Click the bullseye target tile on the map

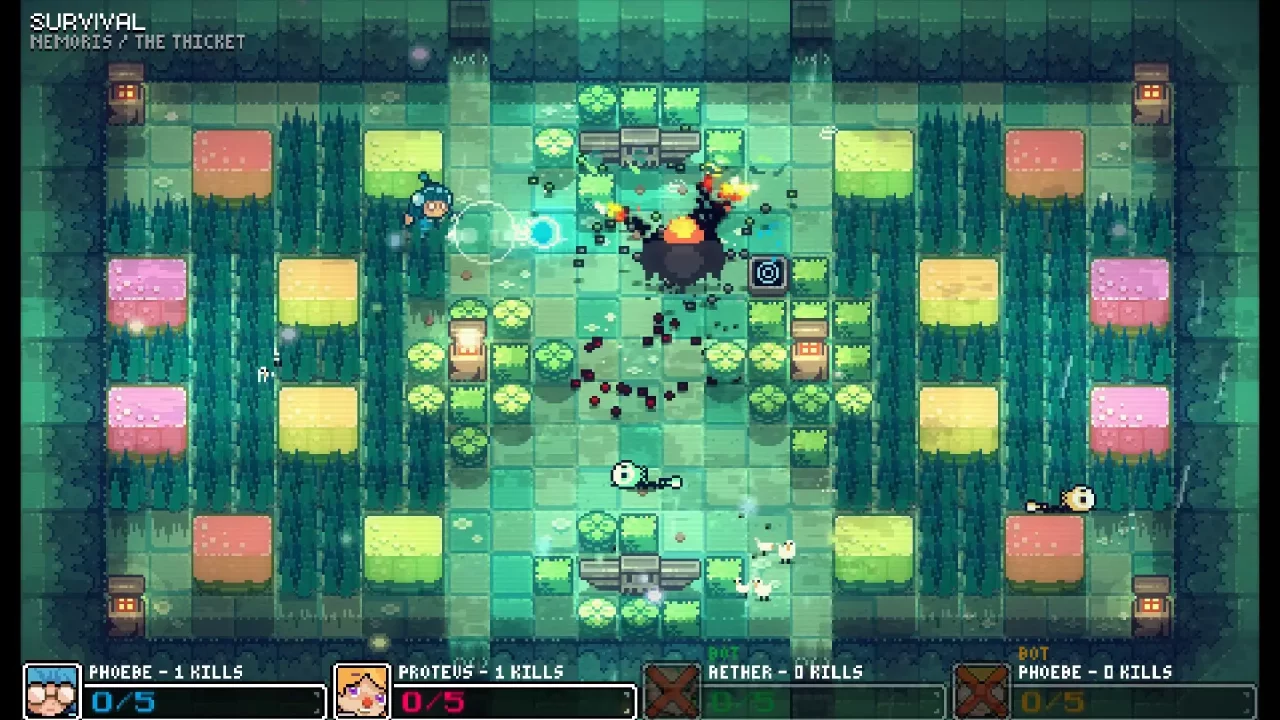(768, 273)
